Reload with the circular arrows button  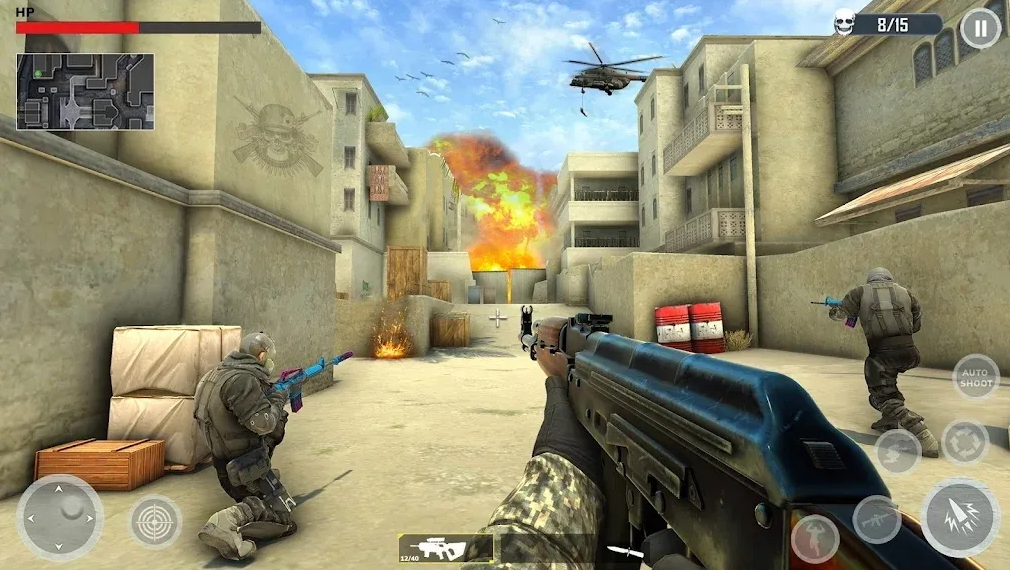965,442
